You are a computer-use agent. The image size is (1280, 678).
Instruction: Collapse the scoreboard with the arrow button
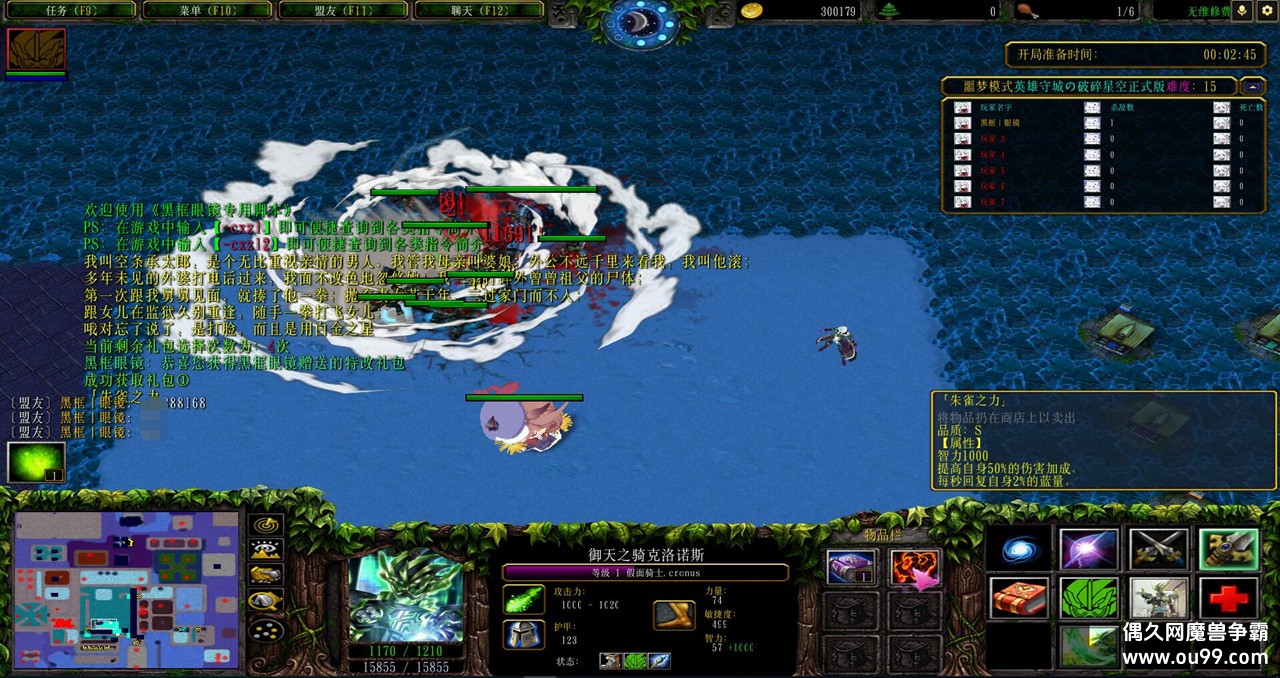click(x=1253, y=87)
